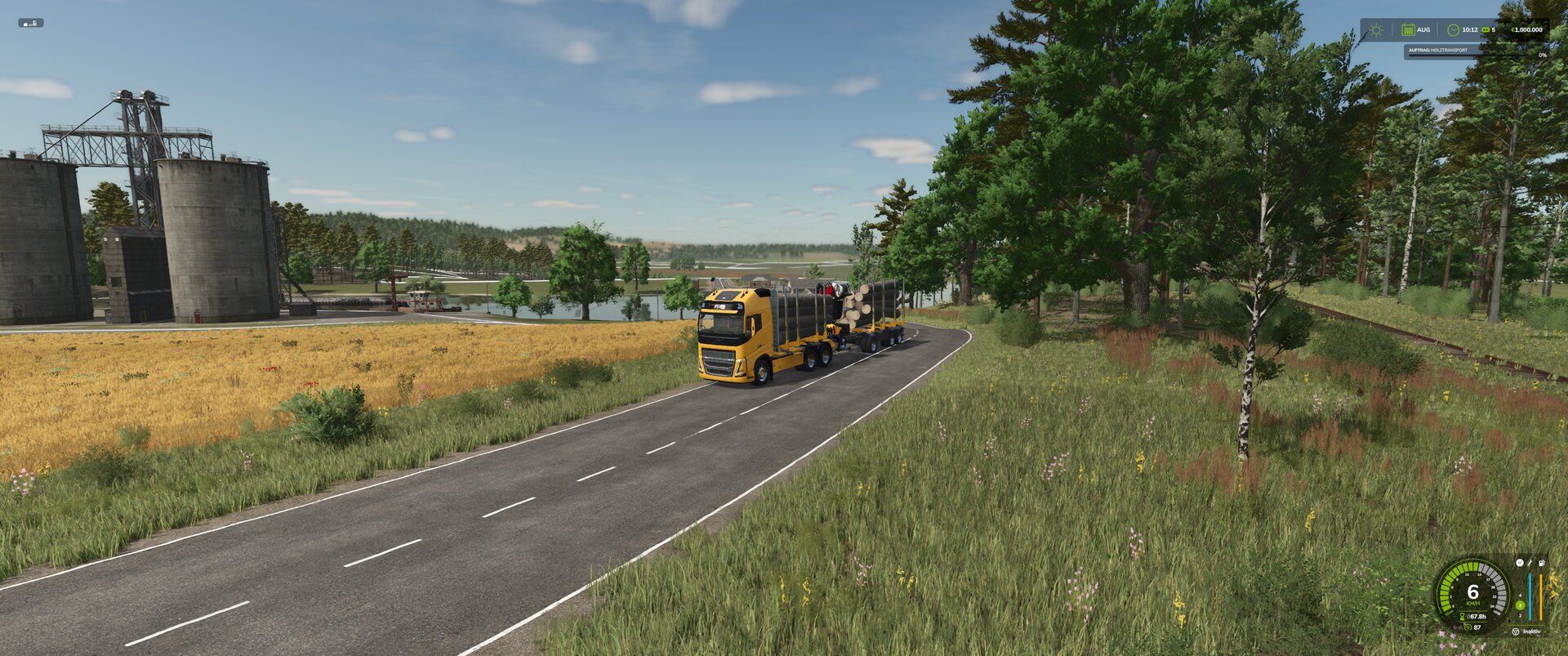Select the green time-scale icon
This screenshot has width=1568, height=656.
click(x=1486, y=30)
